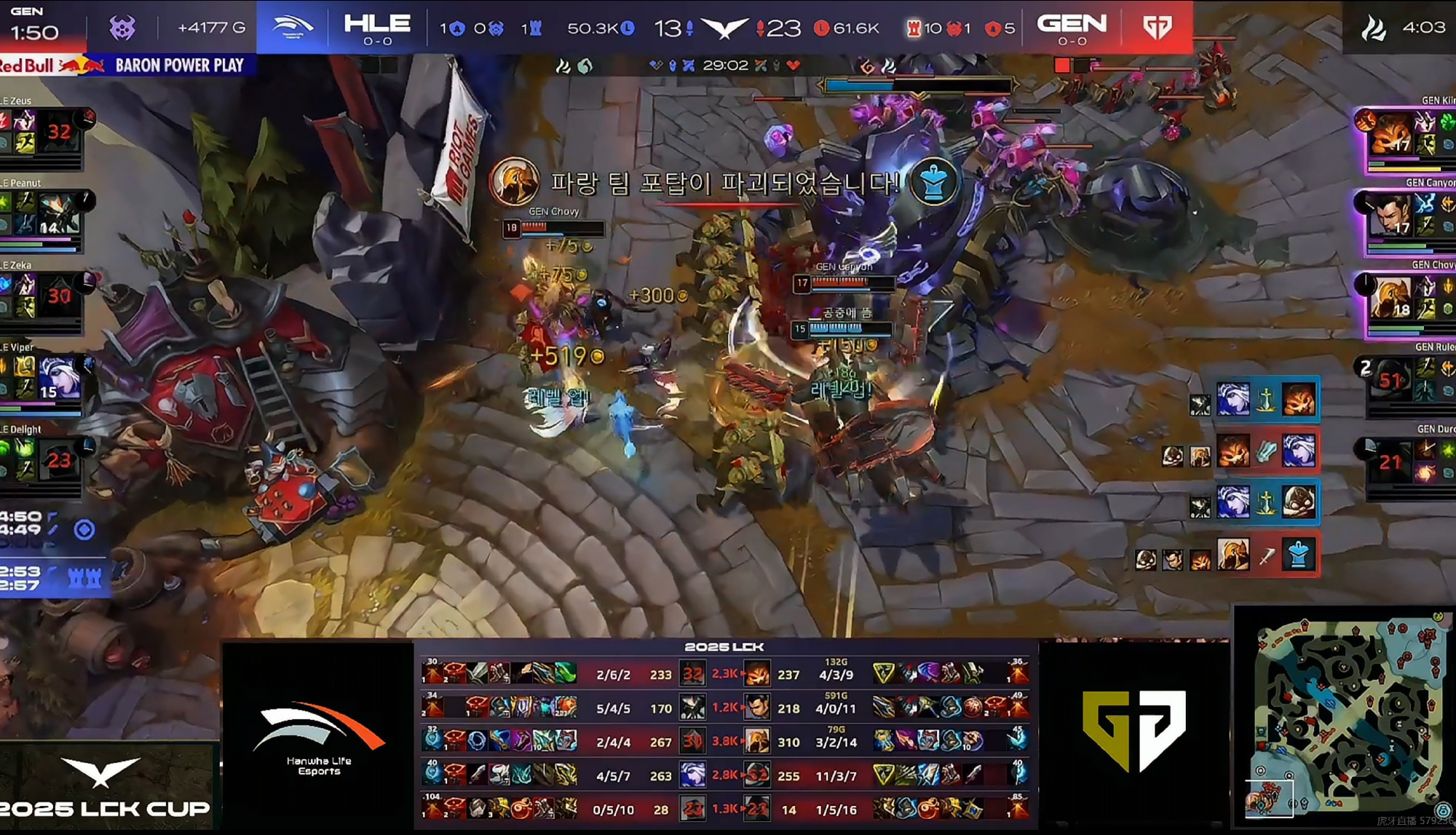Select Zeus's champion portrait
The height and width of the screenshot is (835, 1456).
tap(58, 131)
